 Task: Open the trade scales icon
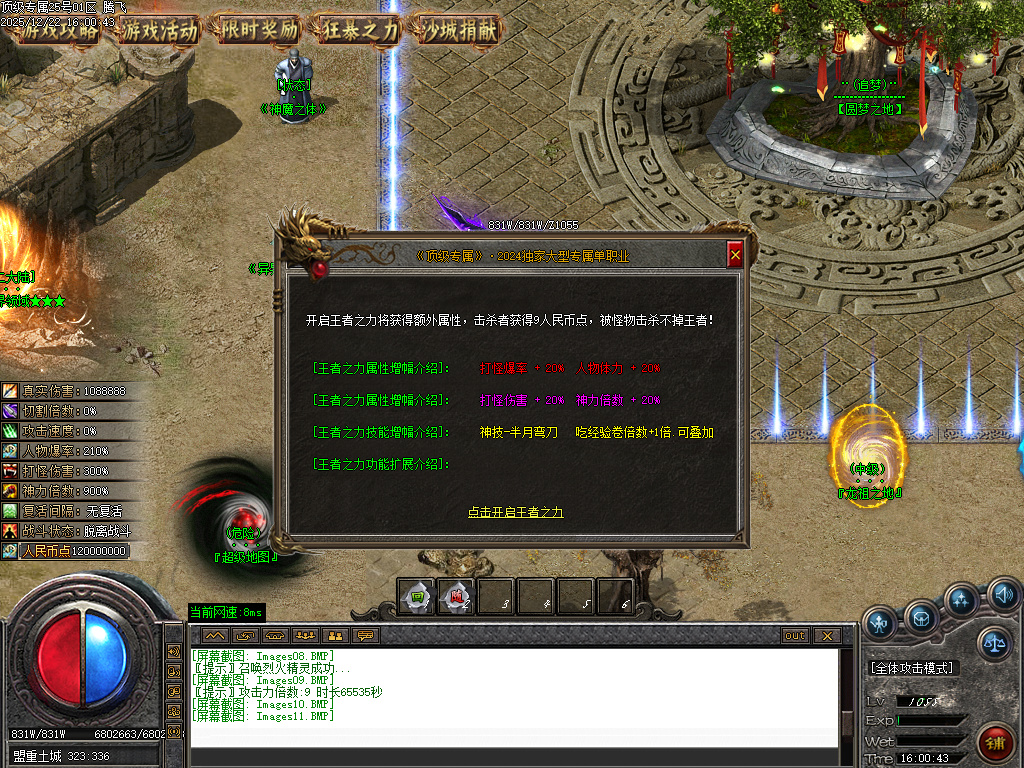[x=995, y=643]
